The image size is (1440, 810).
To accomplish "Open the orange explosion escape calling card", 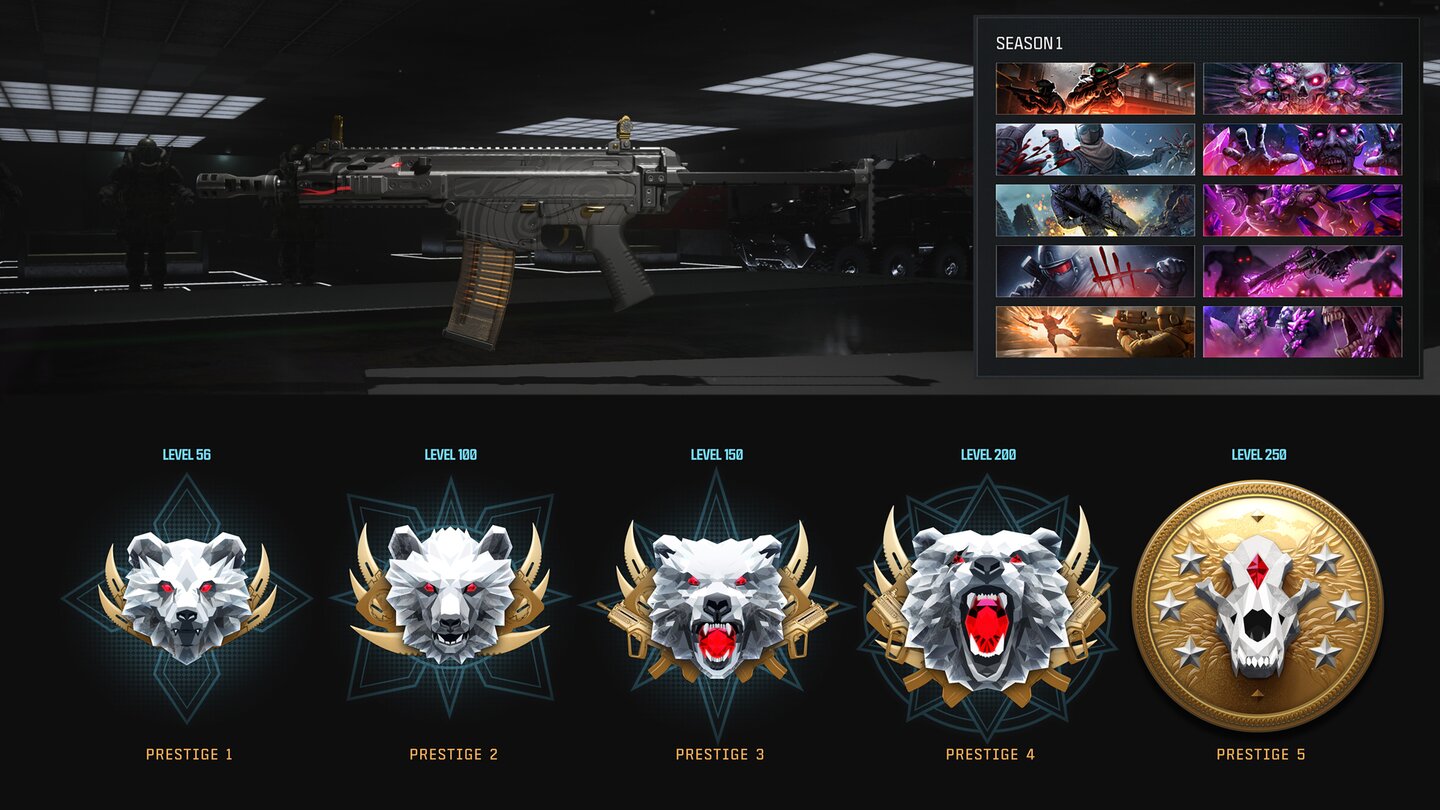I will click(1094, 330).
